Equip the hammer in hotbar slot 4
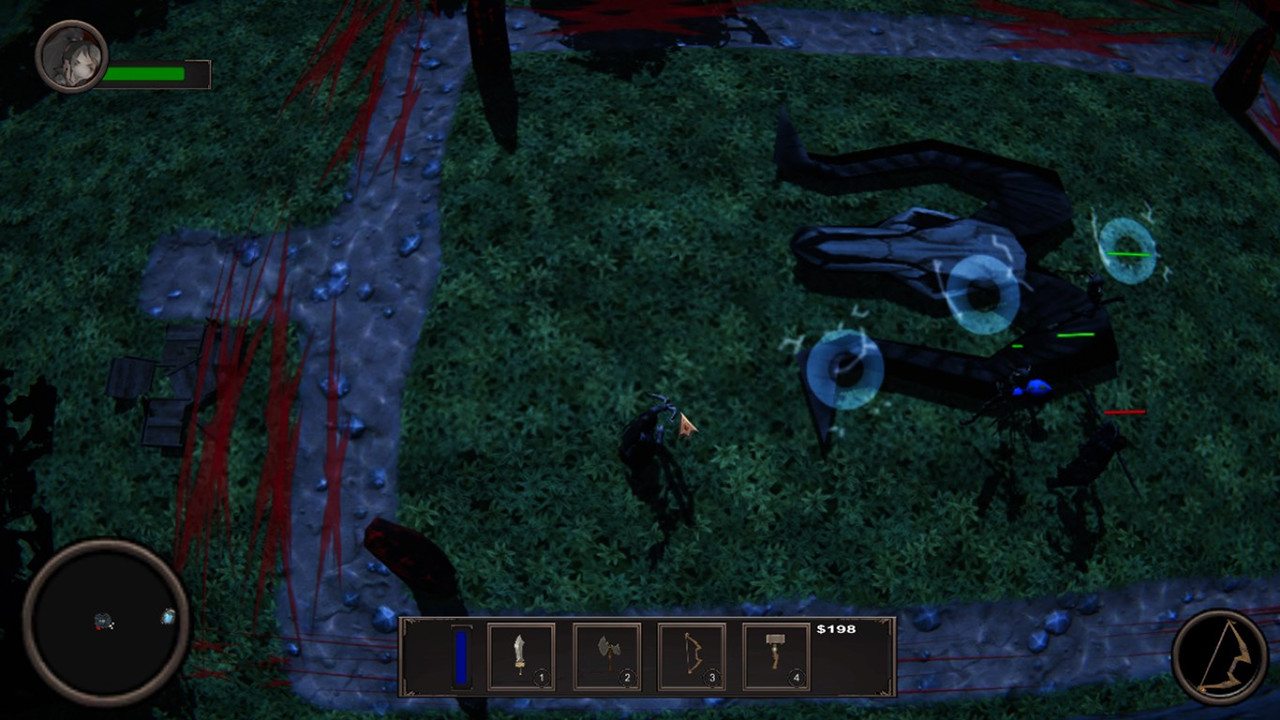Screen dimensions: 1280x720 [x=776, y=655]
